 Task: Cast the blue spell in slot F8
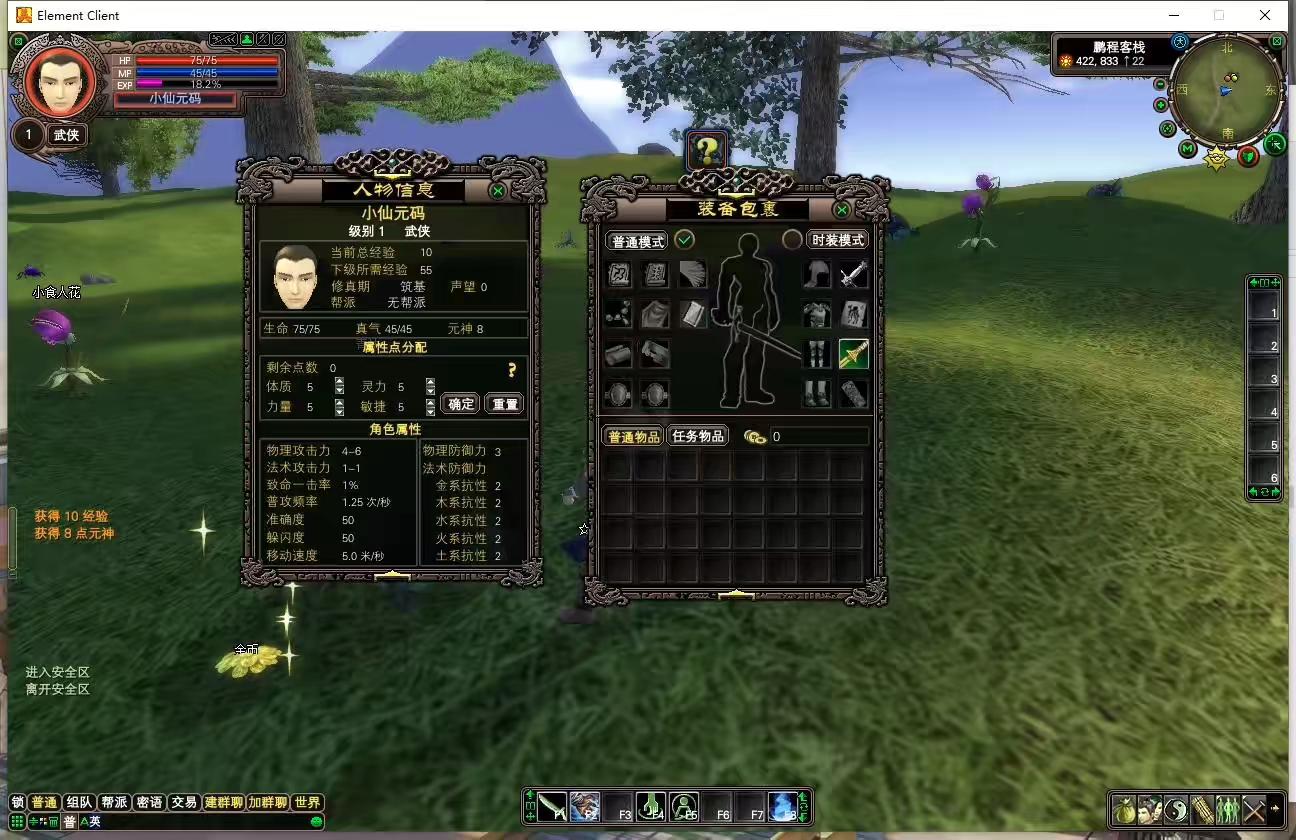coord(781,805)
